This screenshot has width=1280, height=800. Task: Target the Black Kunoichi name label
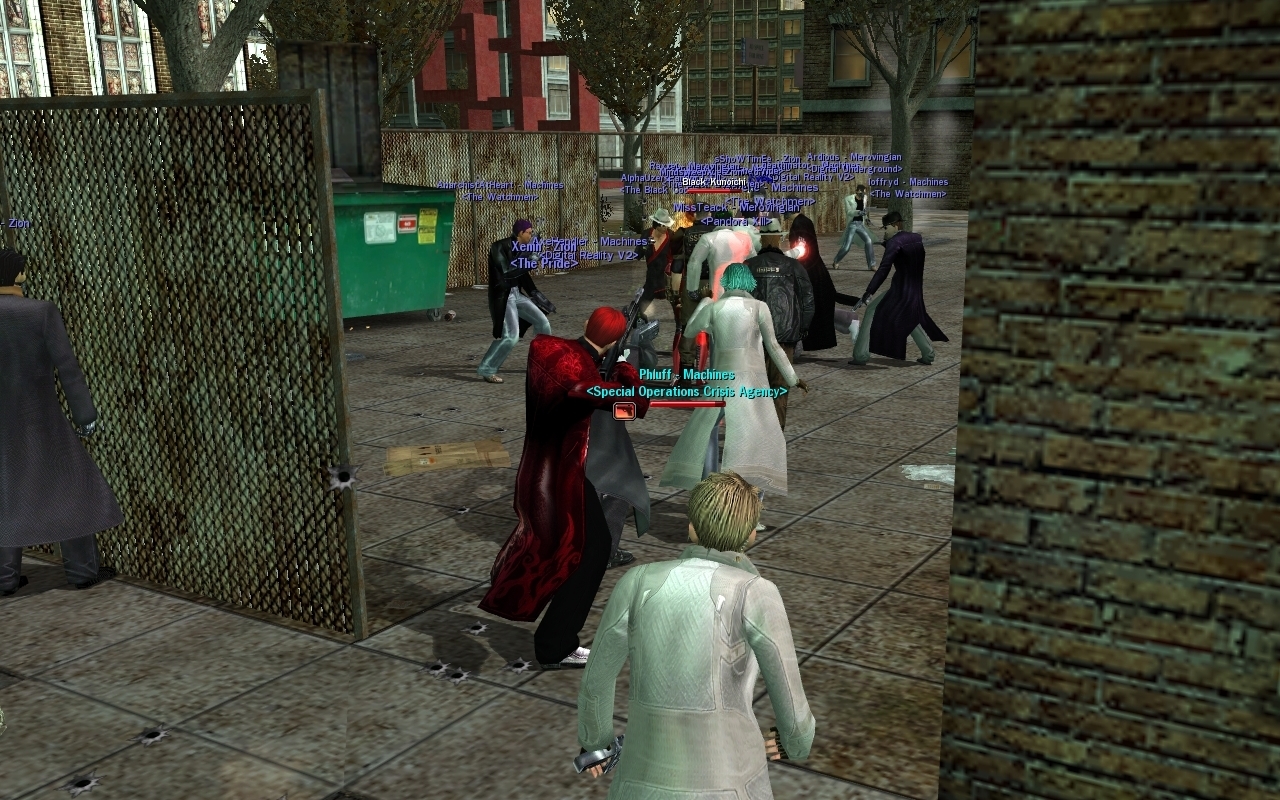tap(712, 182)
